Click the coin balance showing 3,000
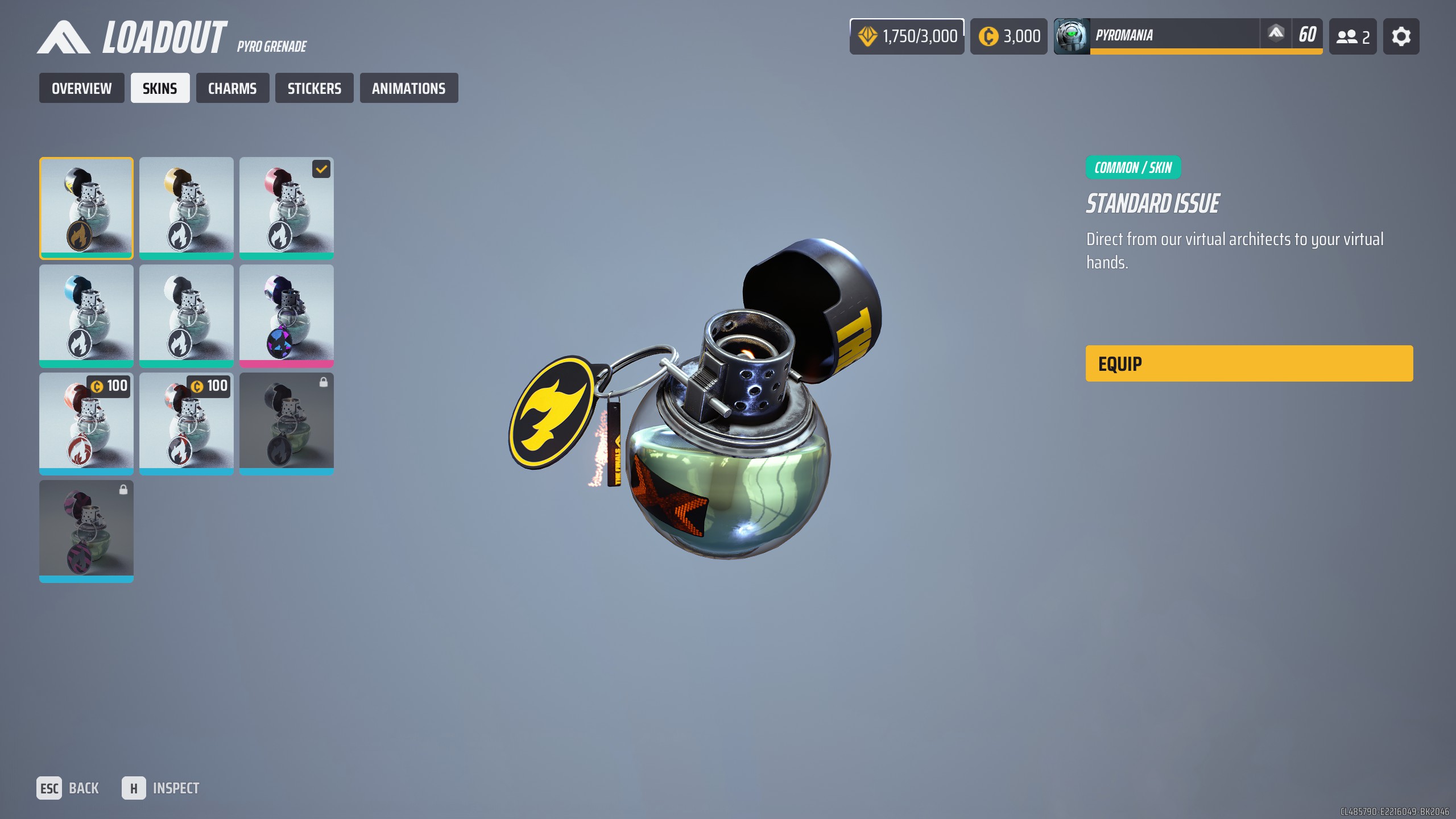The height and width of the screenshot is (819, 1456). coord(1008,36)
